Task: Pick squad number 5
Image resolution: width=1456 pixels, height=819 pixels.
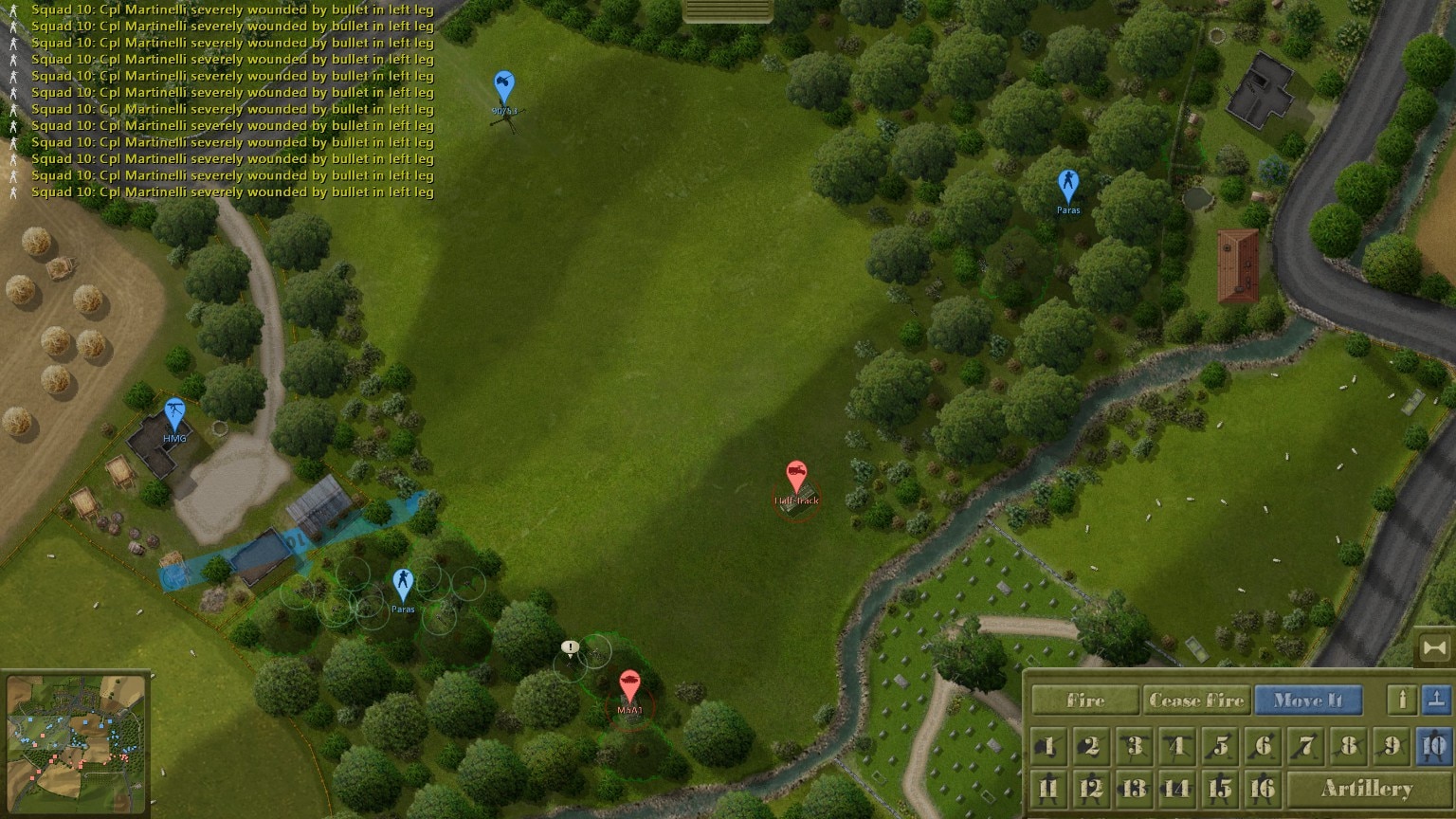Action: click(1220, 746)
